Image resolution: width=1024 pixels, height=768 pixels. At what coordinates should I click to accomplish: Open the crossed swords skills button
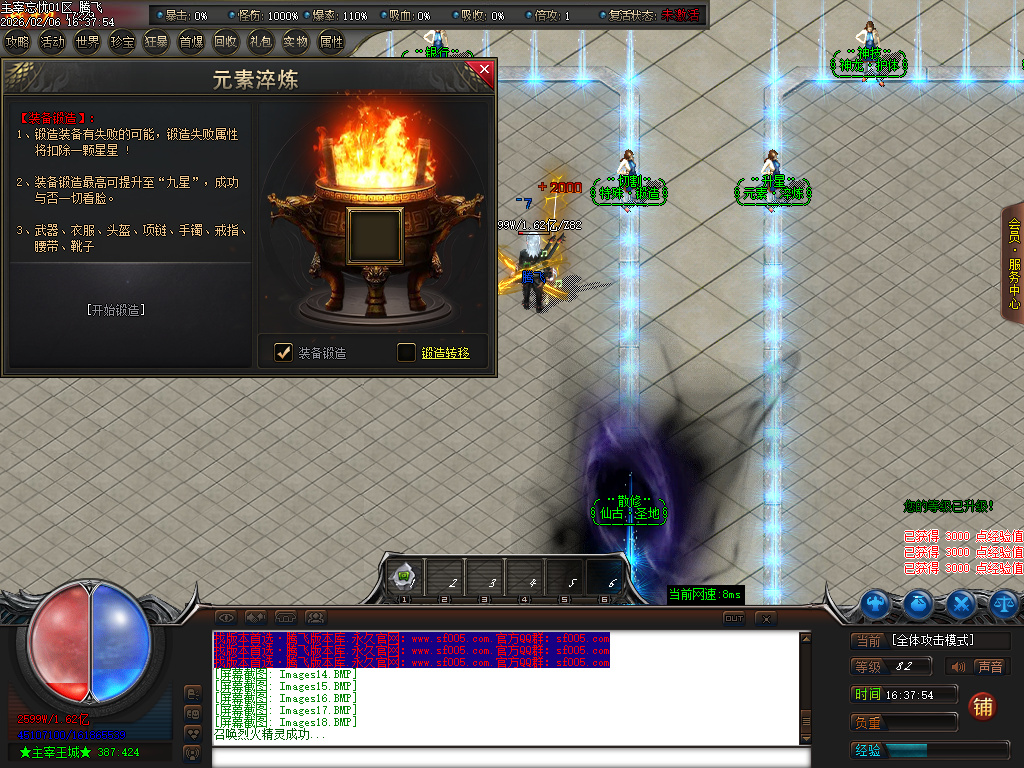click(x=961, y=603)
